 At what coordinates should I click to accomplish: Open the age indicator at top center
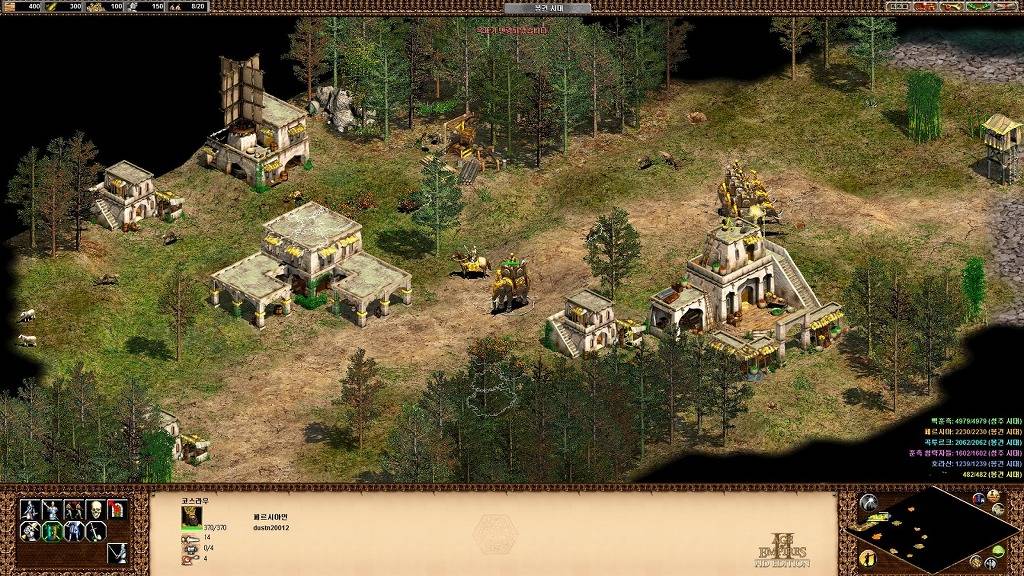pos(547,8)
